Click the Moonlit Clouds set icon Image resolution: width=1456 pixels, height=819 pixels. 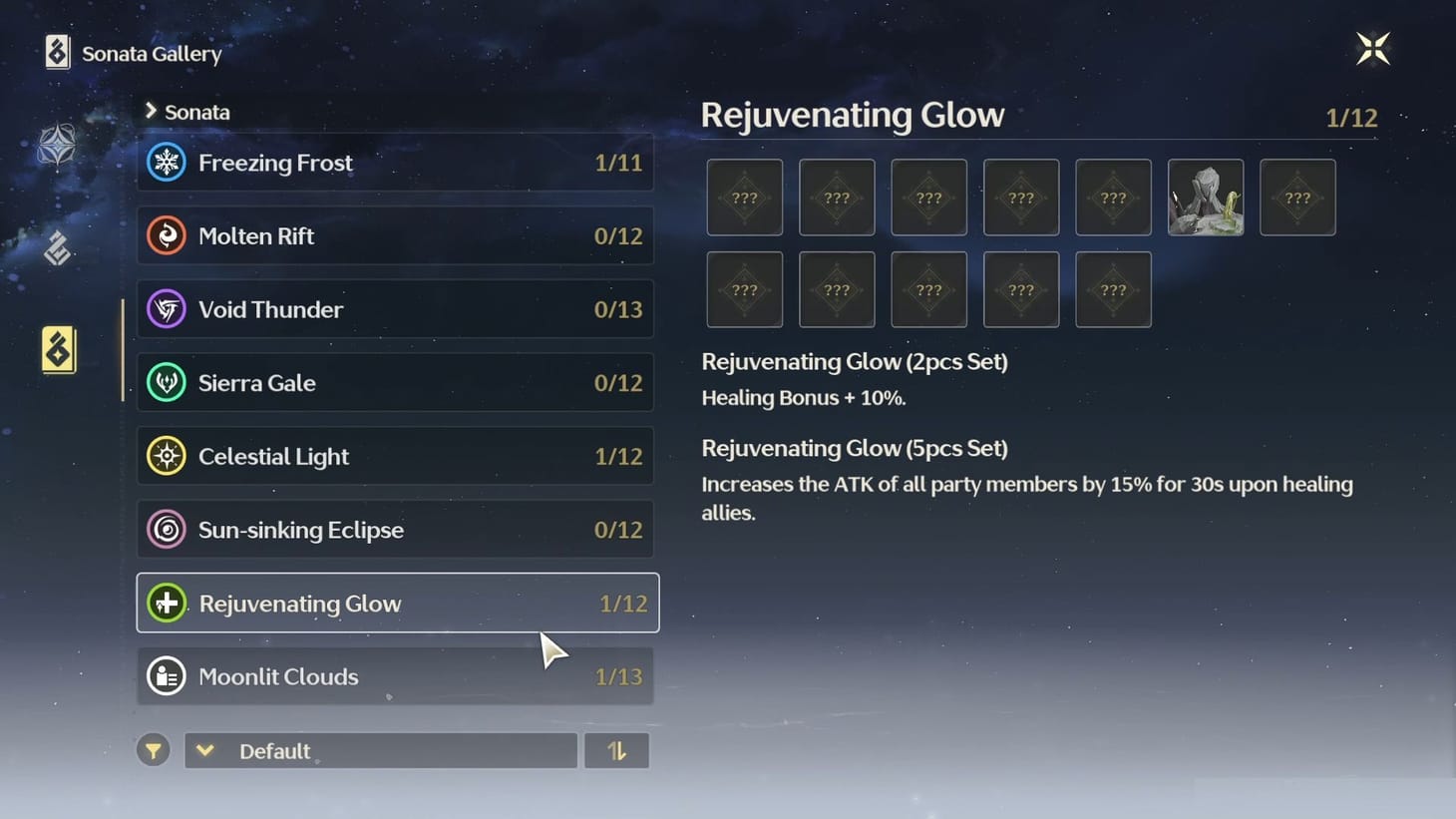167,676
